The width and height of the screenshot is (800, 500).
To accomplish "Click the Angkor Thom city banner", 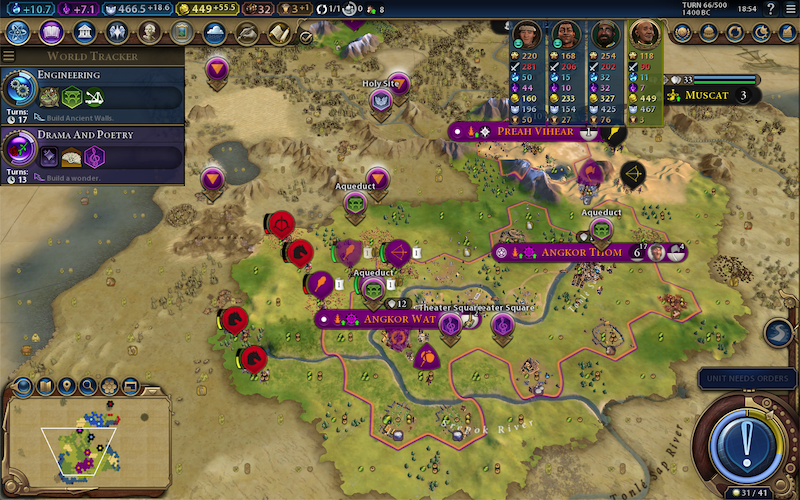I will pyautogui.click(x=580, y=252).
